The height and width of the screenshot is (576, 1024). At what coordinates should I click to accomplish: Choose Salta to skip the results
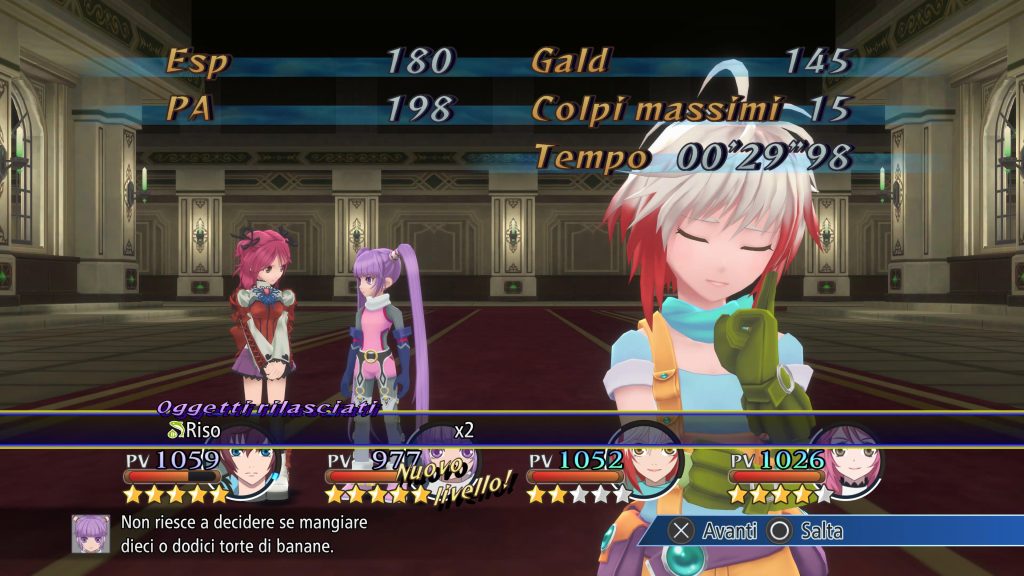click(x=806, y=531)
